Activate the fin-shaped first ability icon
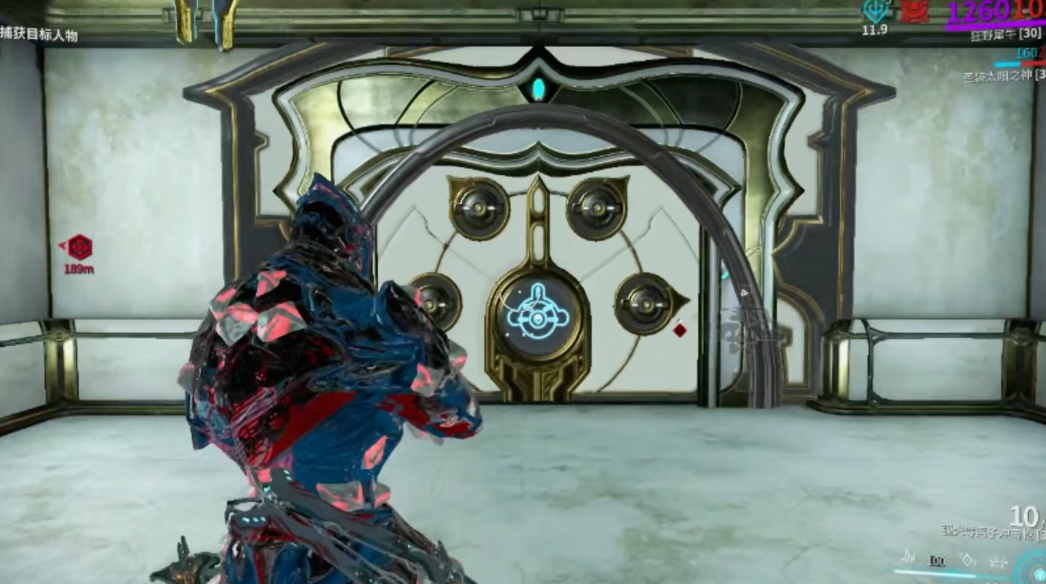This screenshot has height=584, width=1046. click(x=908, y=557)
